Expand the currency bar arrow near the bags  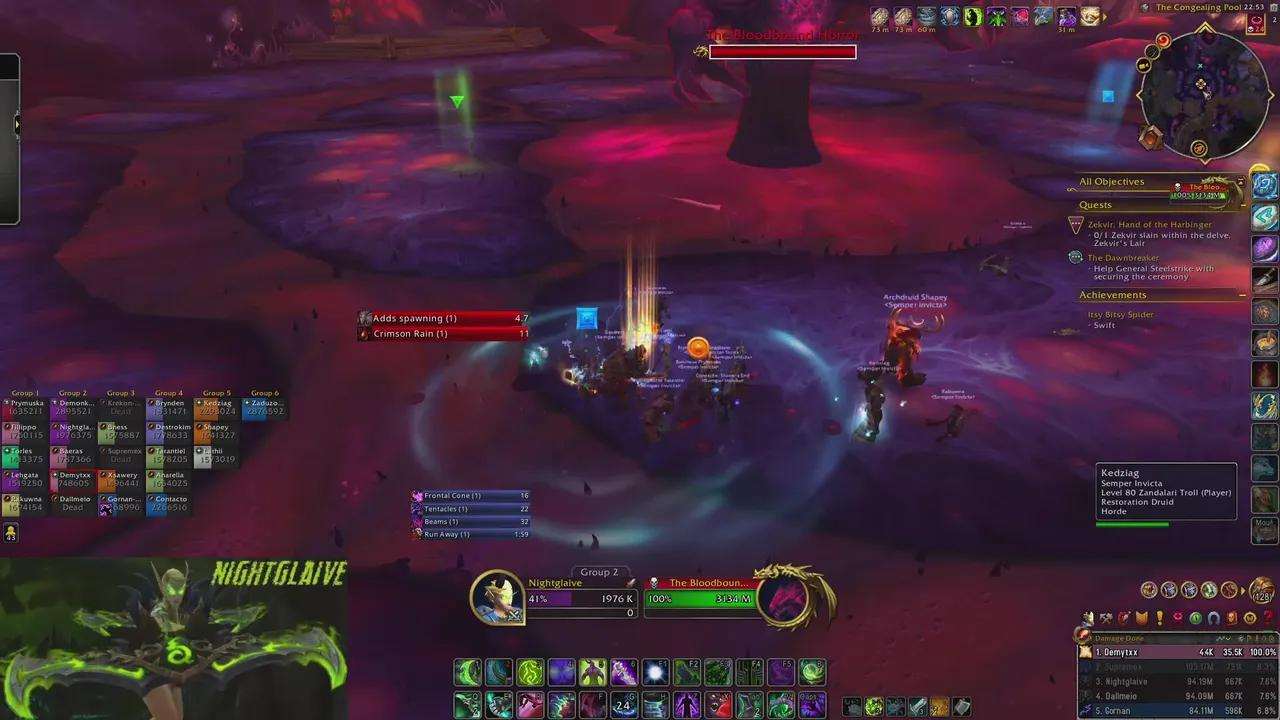(x=1243, y=590)
